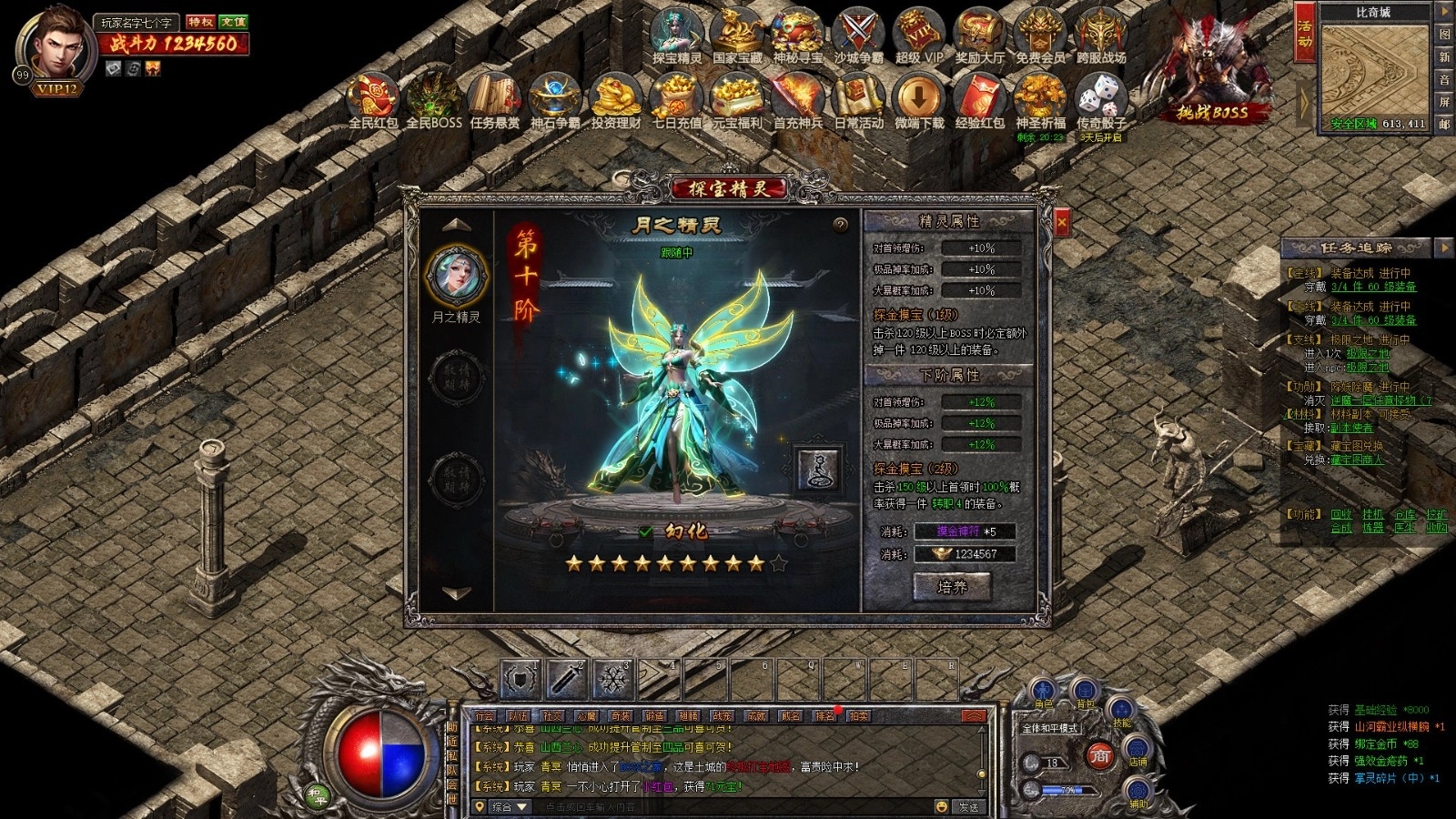This screenshot has height=819, width=1456.
Task: Click the 发送 send chat button
Action: pyautogui.click(x=969, y=807)
